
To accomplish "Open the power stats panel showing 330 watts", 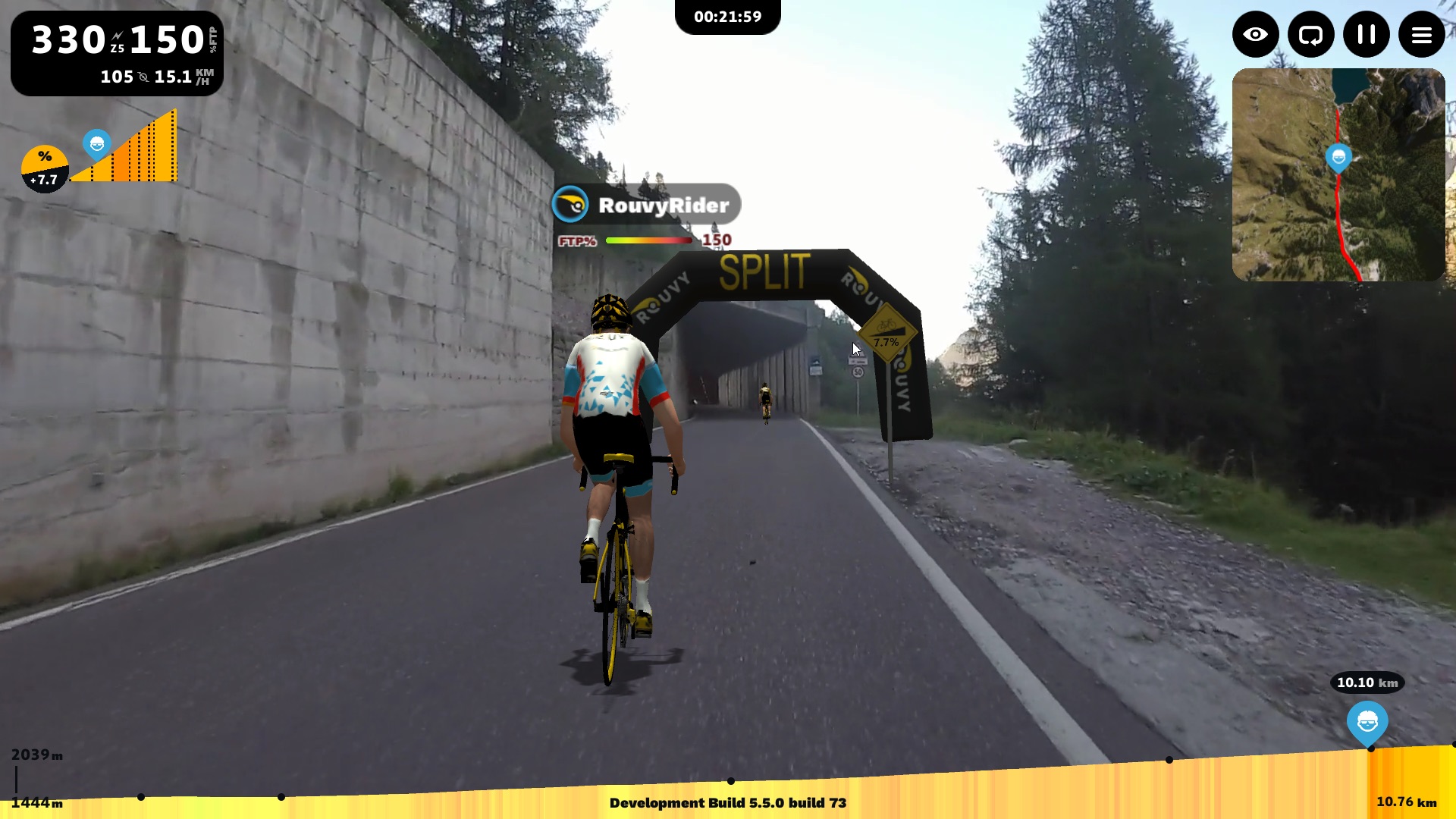I will [68, 39].
